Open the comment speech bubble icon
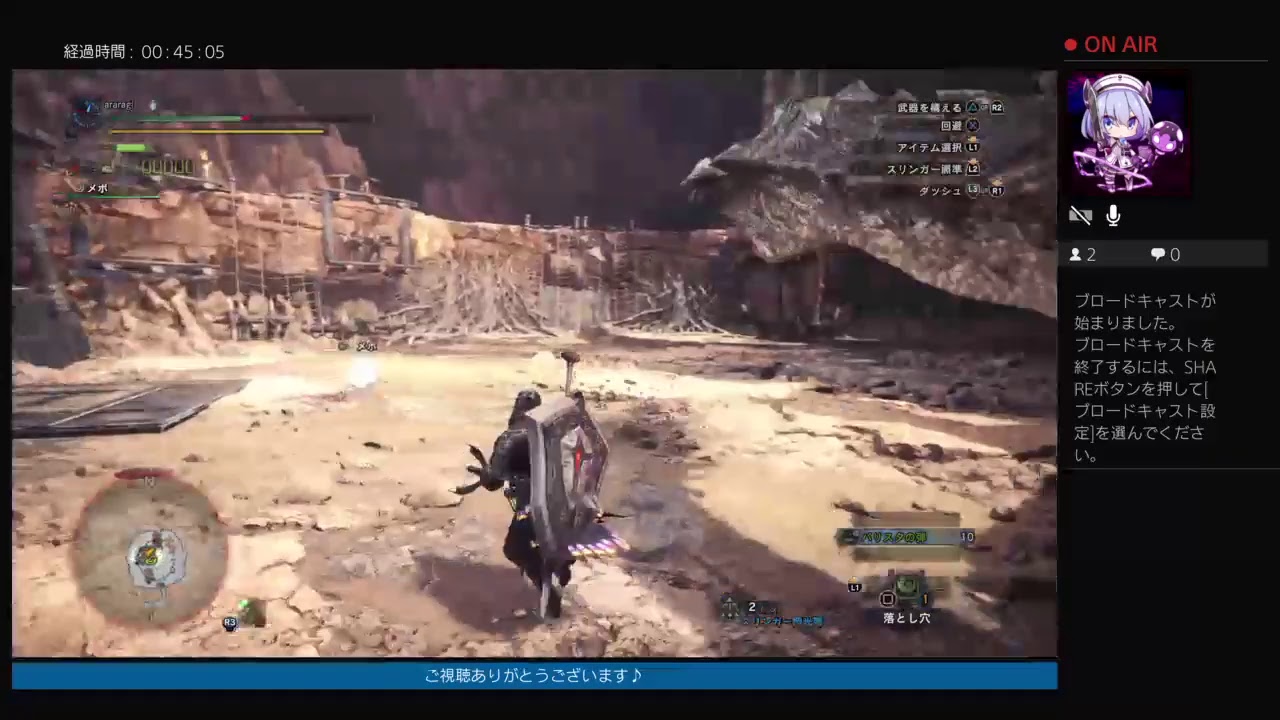 tap(1156, 254)
